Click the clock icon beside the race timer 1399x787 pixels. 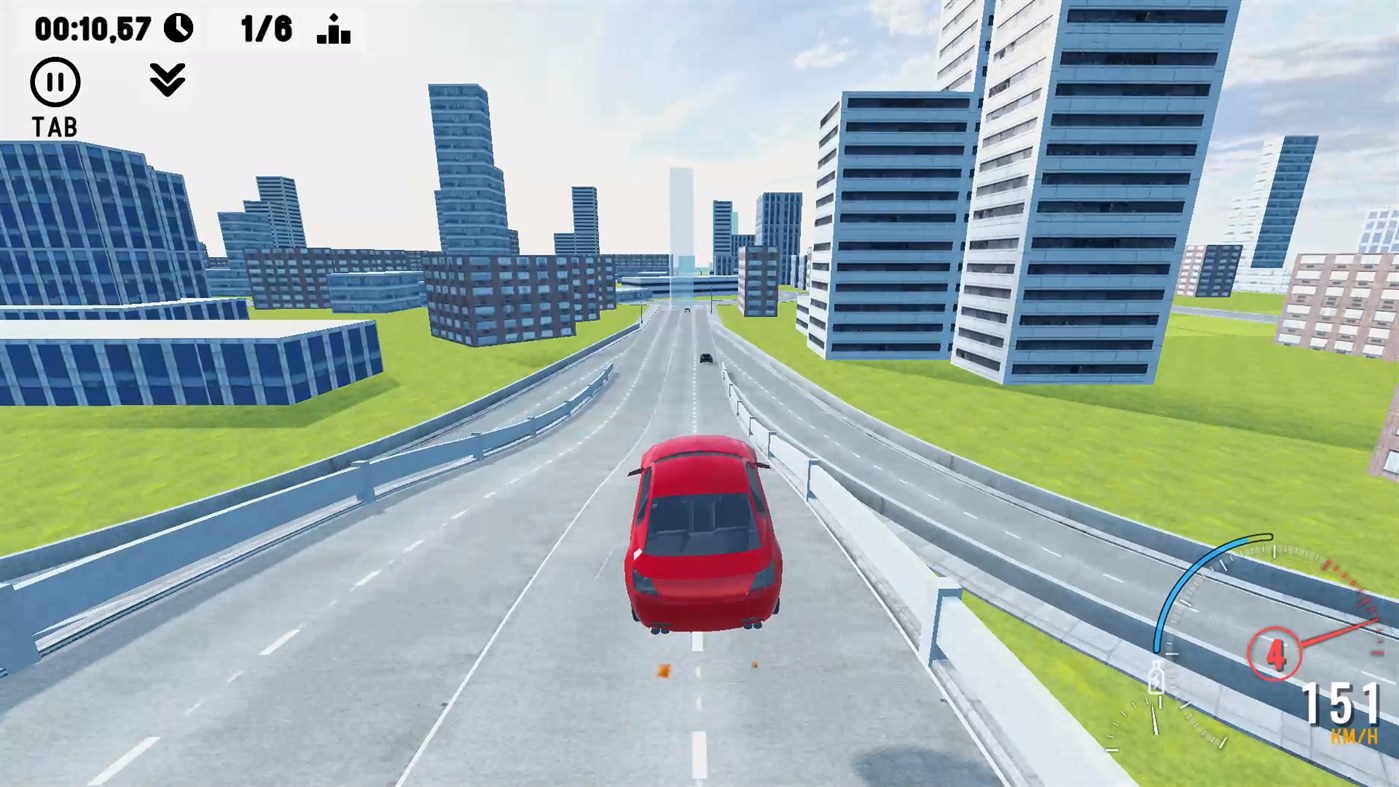coord(177,26)
